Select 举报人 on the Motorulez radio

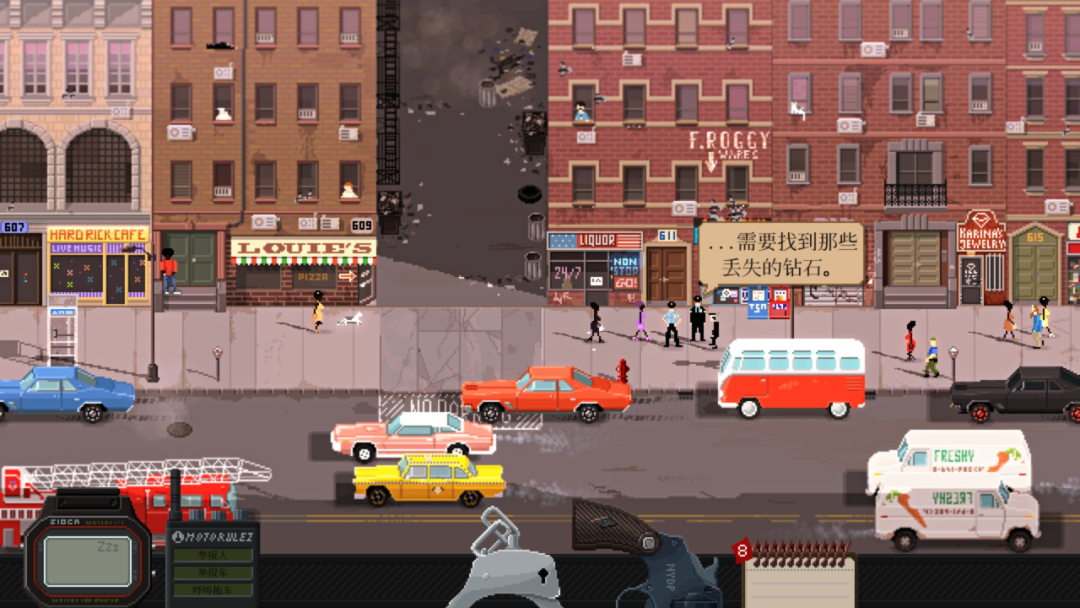click(212, 555)
